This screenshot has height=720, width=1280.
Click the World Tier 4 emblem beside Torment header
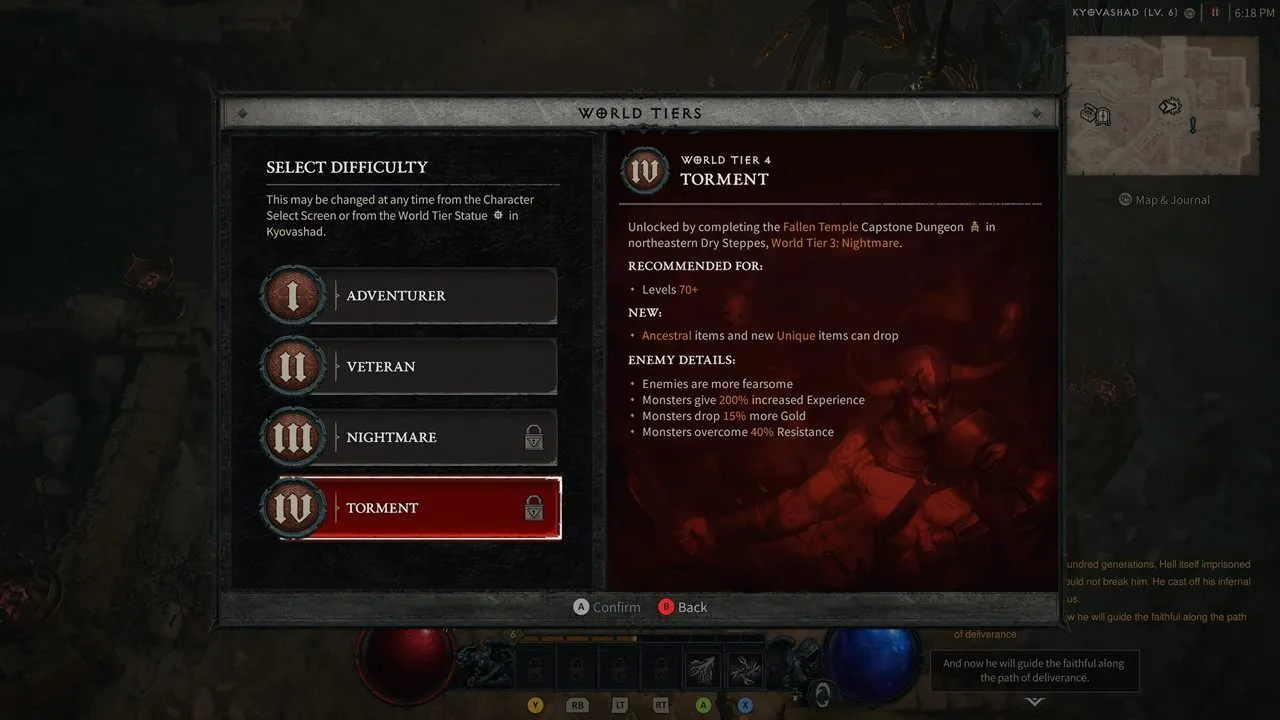tap(644, 171)
